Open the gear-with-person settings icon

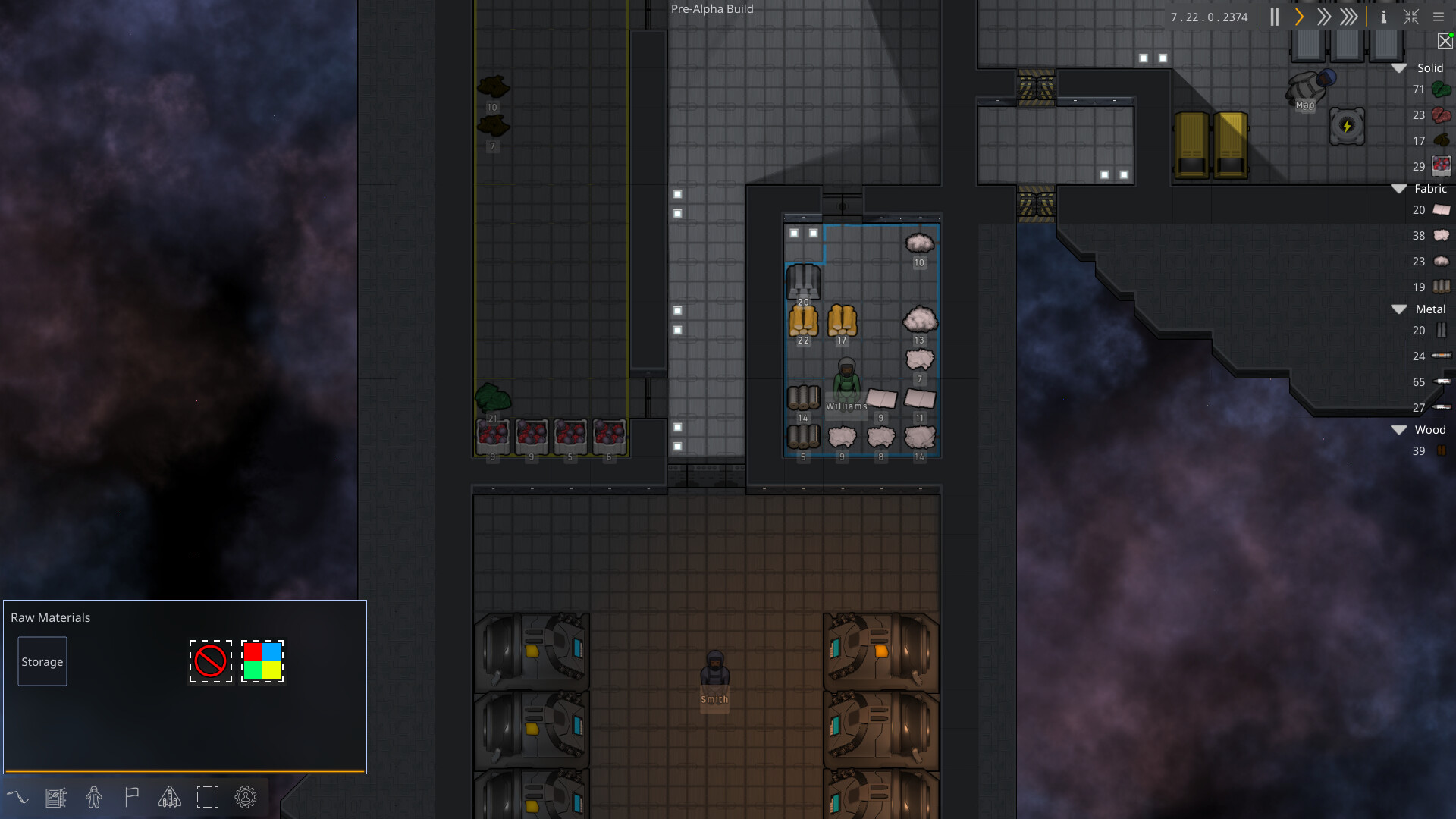tap(245, 797)
